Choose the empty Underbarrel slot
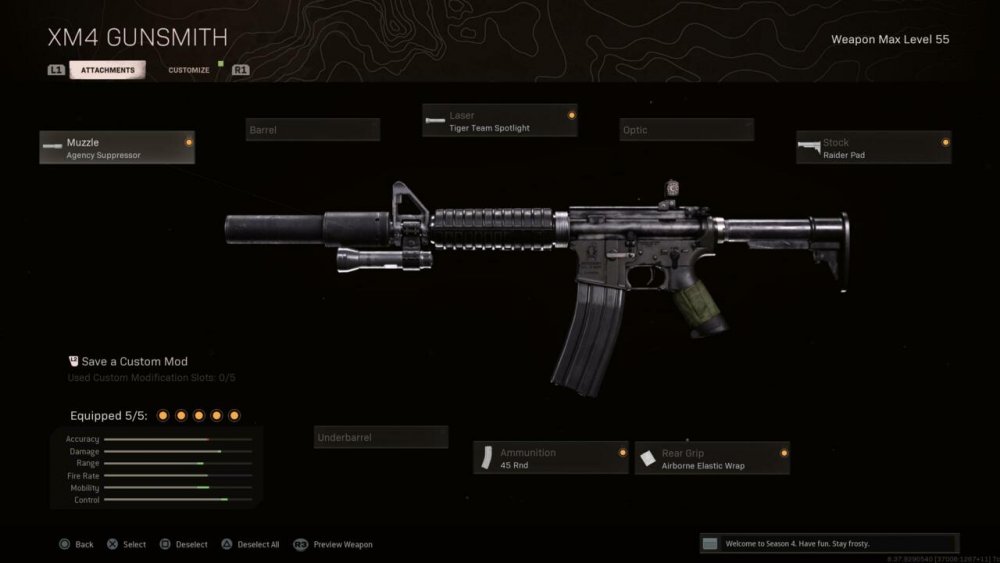The width and height of the screenshot is (1000, 563). point(381,437)
